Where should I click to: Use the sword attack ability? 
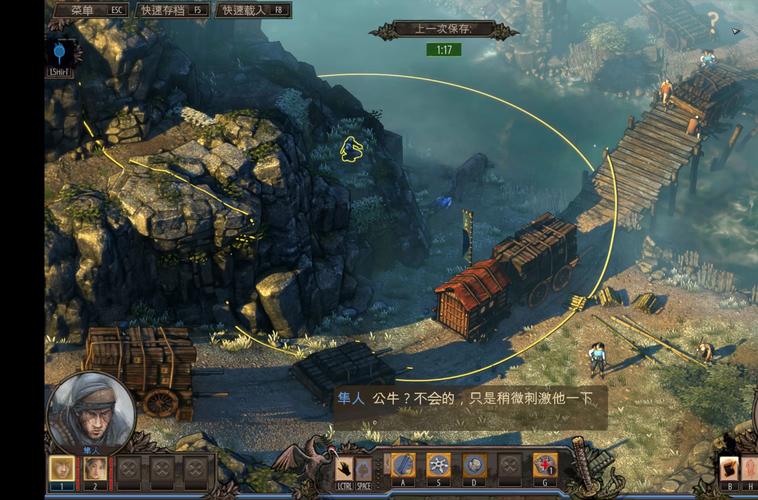point(402,465)
